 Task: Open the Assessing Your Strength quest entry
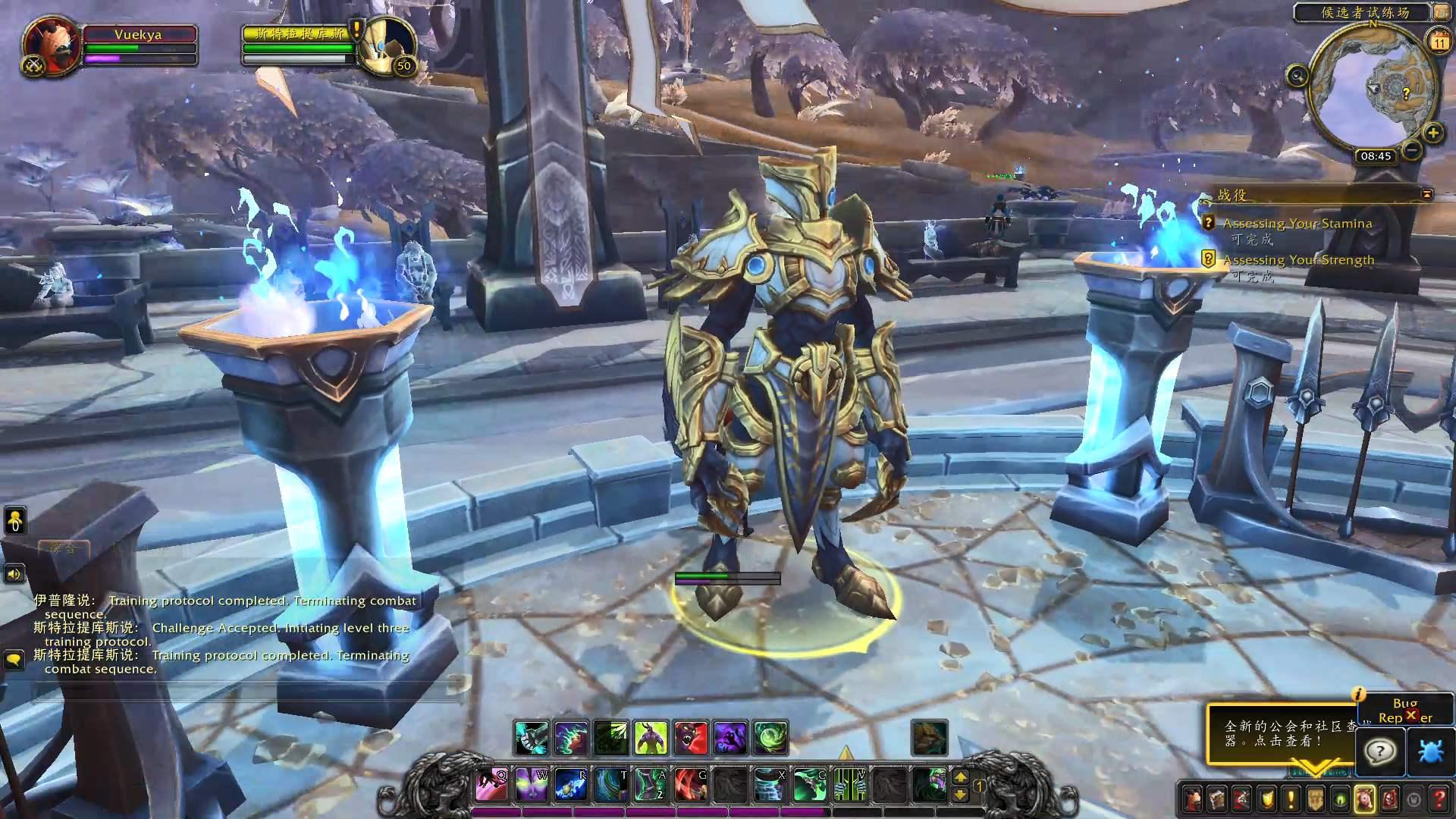point(1298,260)
